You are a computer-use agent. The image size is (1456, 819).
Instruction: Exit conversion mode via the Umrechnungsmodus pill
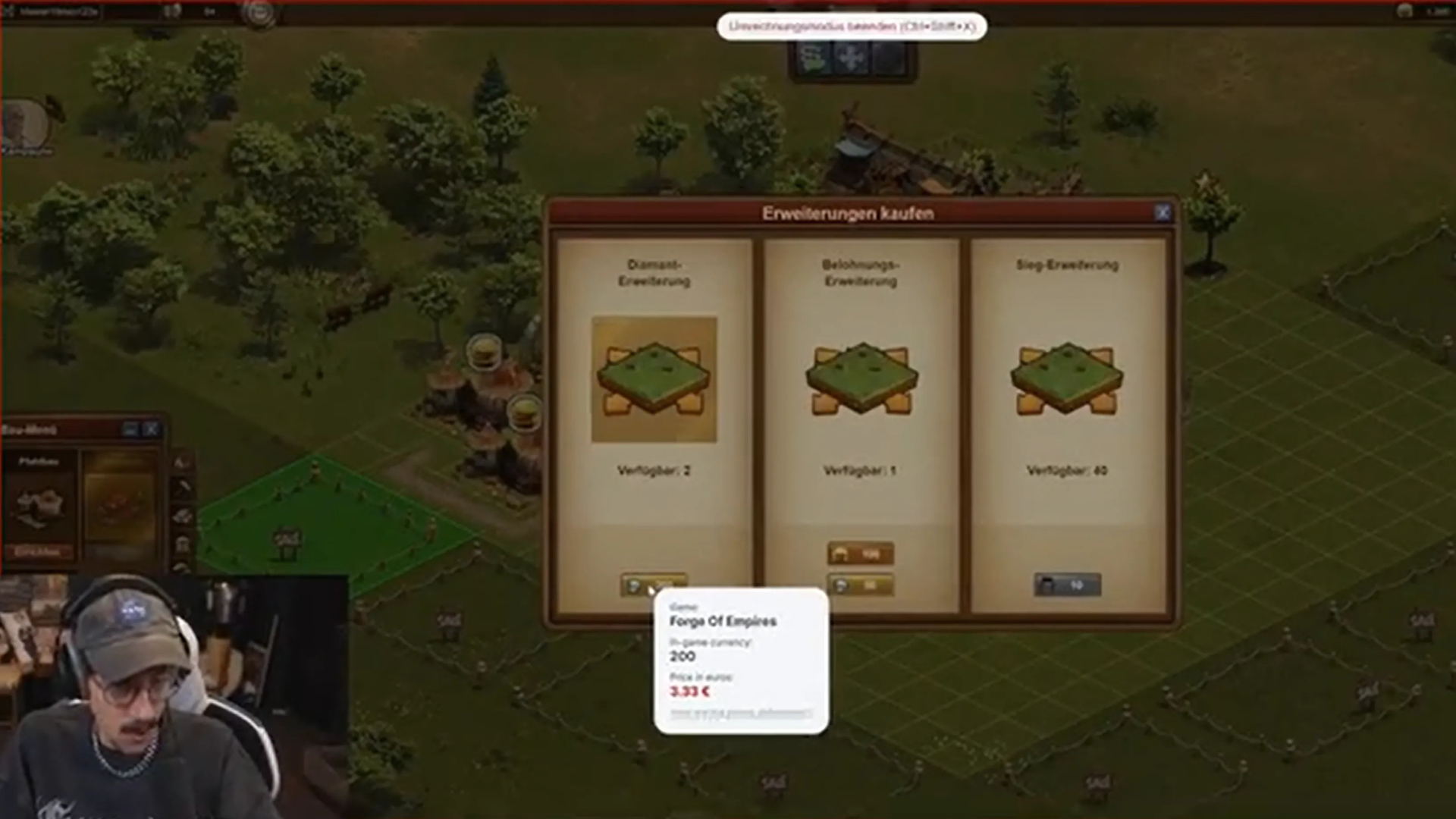point(852,27)
